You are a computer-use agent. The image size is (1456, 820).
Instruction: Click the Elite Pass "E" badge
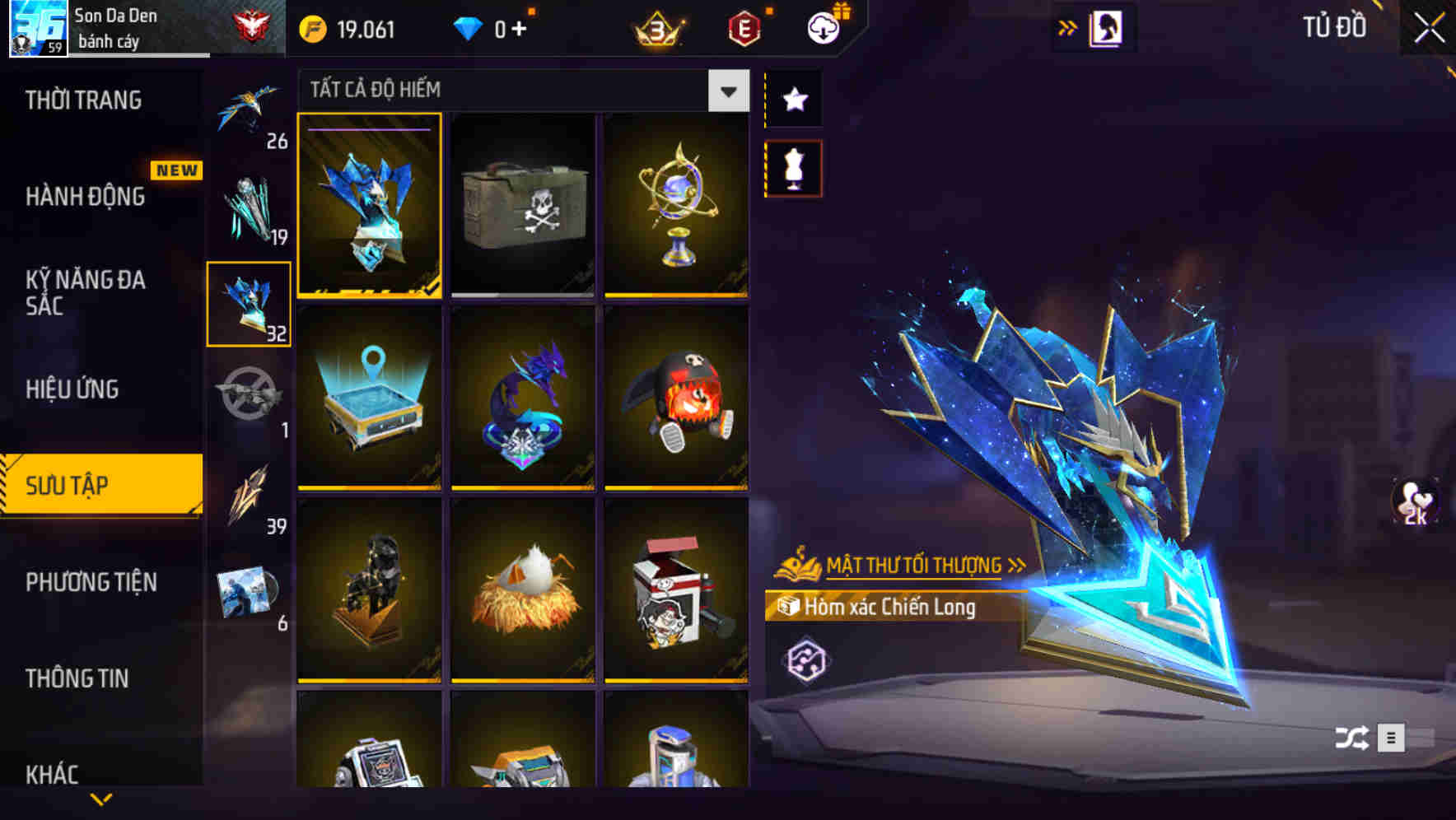744,27
